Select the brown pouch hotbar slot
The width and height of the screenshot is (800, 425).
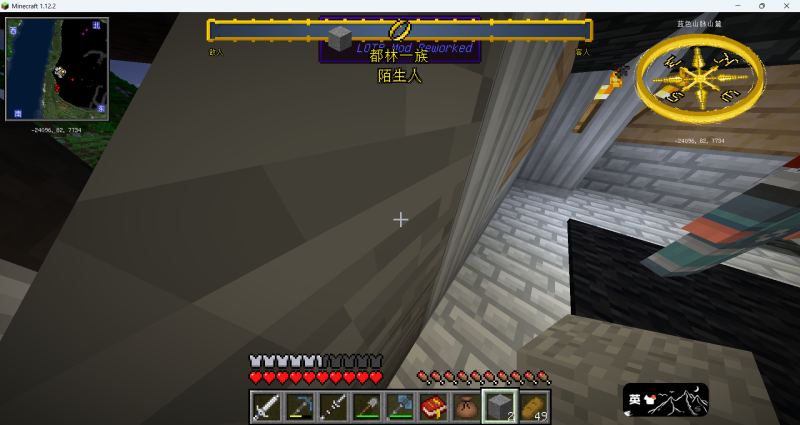(x=465, y=406)
